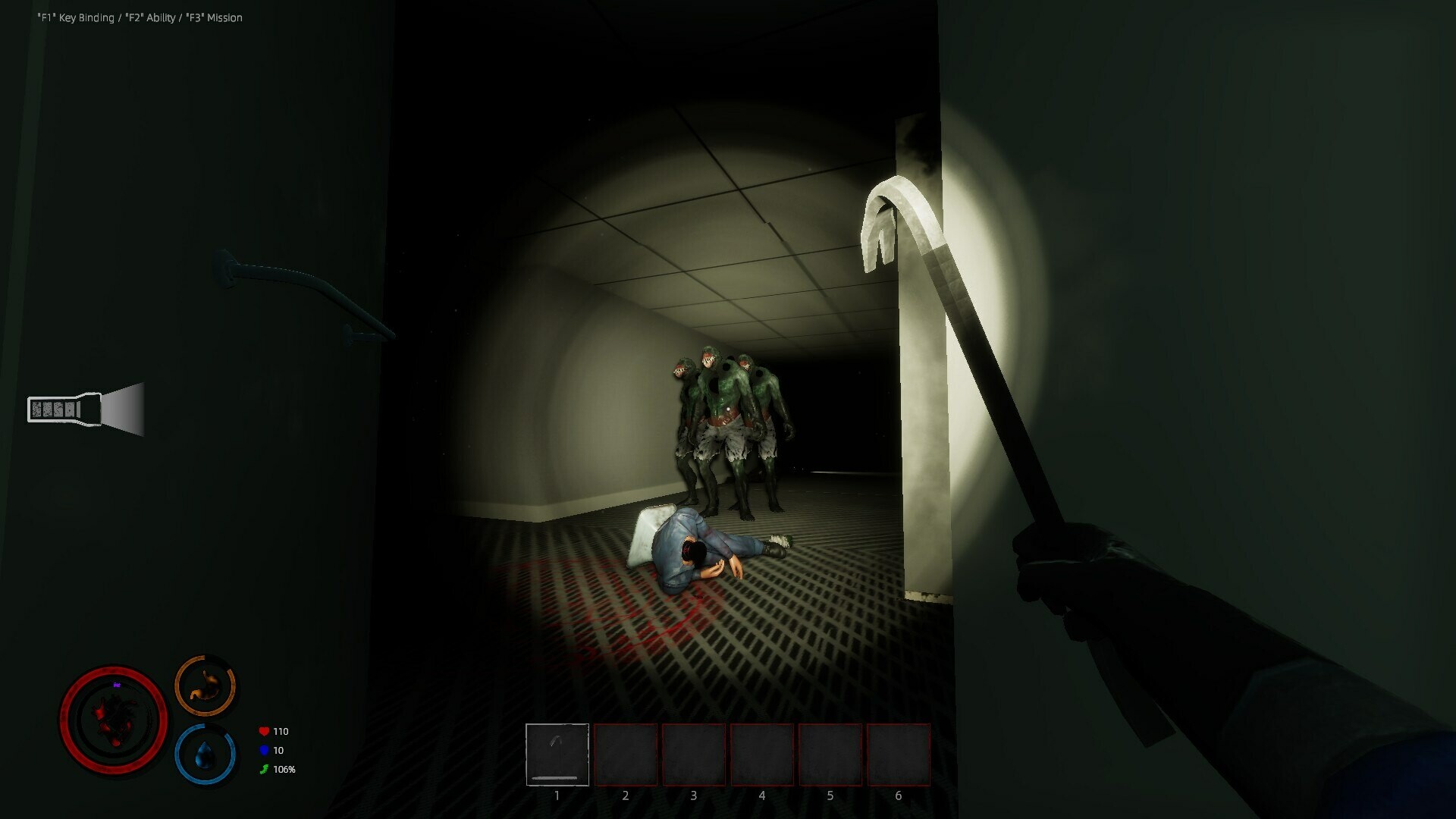Expand hotbar slot 2
This screenshot has height=819, width=1456.
click(626, 756)
